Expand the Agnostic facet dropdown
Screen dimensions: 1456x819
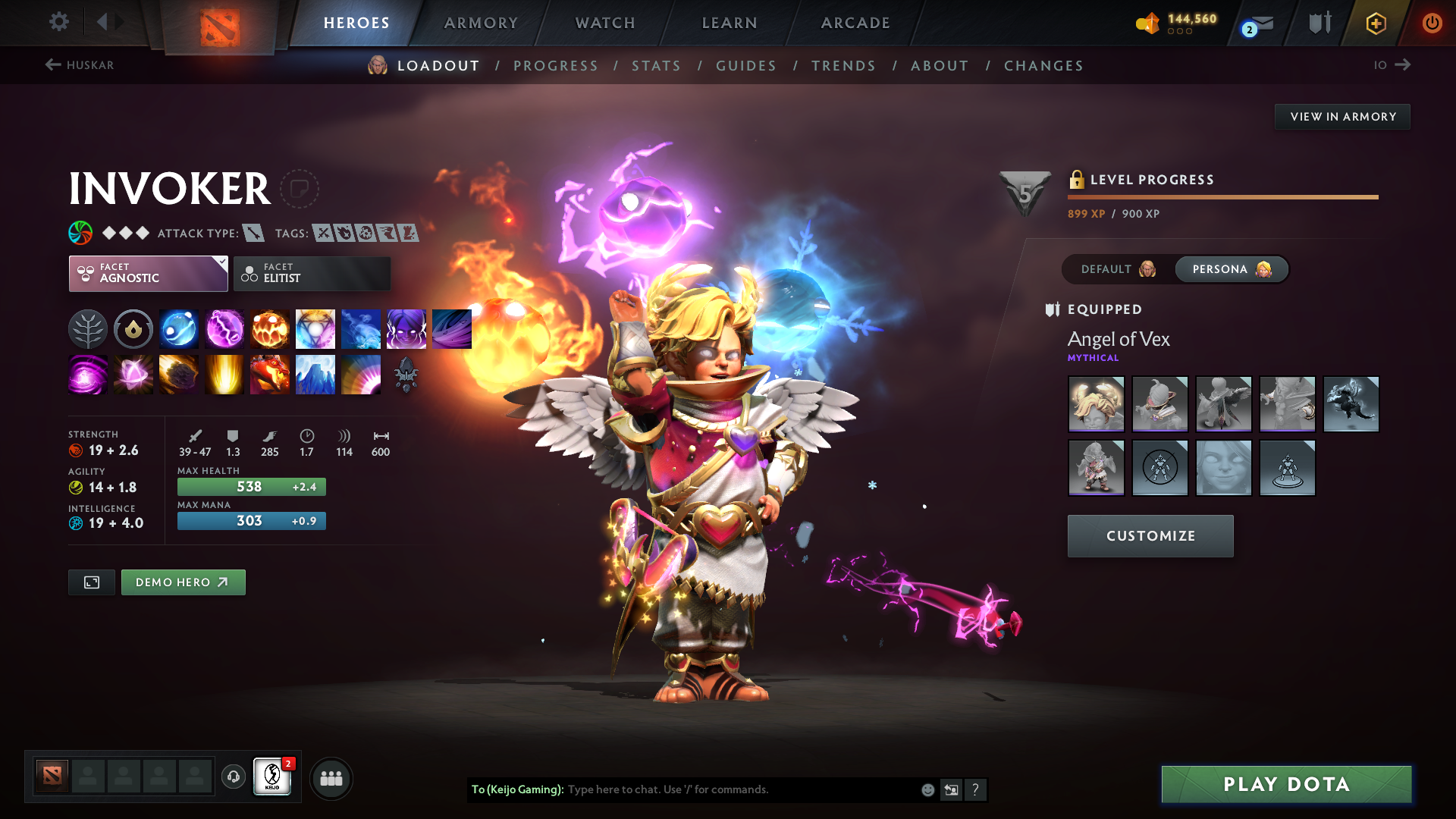pyautogui.click(x=148, y=273)
